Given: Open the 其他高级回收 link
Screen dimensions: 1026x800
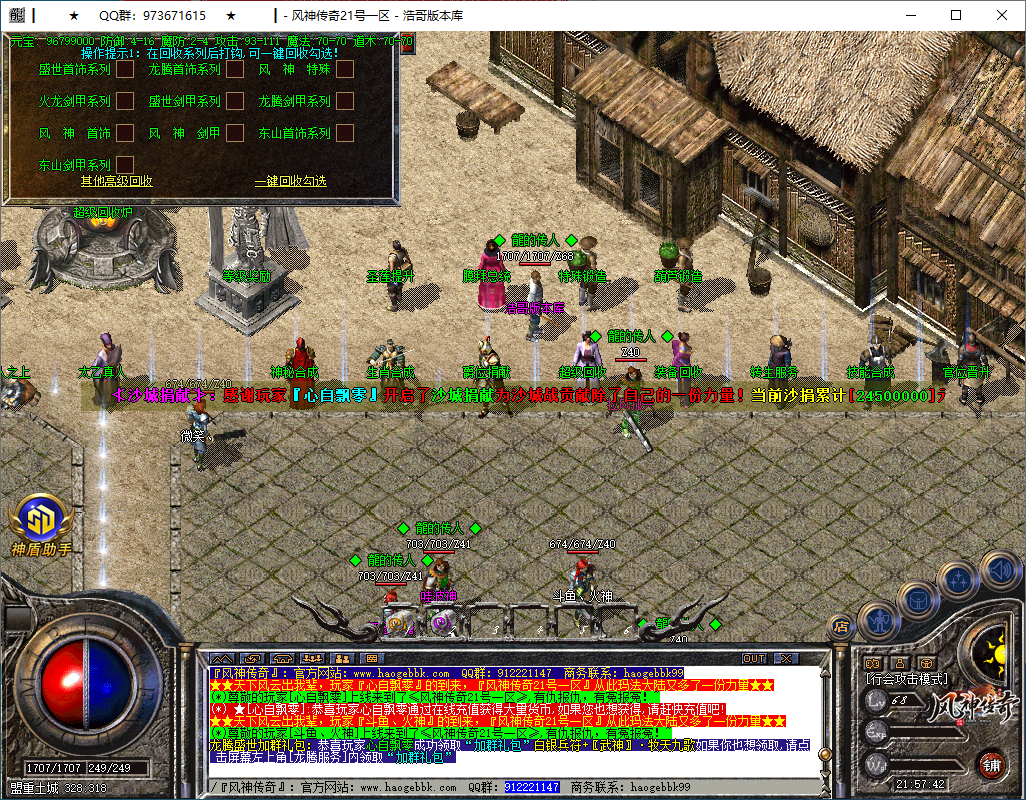Looking at the screenshot, I should click(117, 181).
